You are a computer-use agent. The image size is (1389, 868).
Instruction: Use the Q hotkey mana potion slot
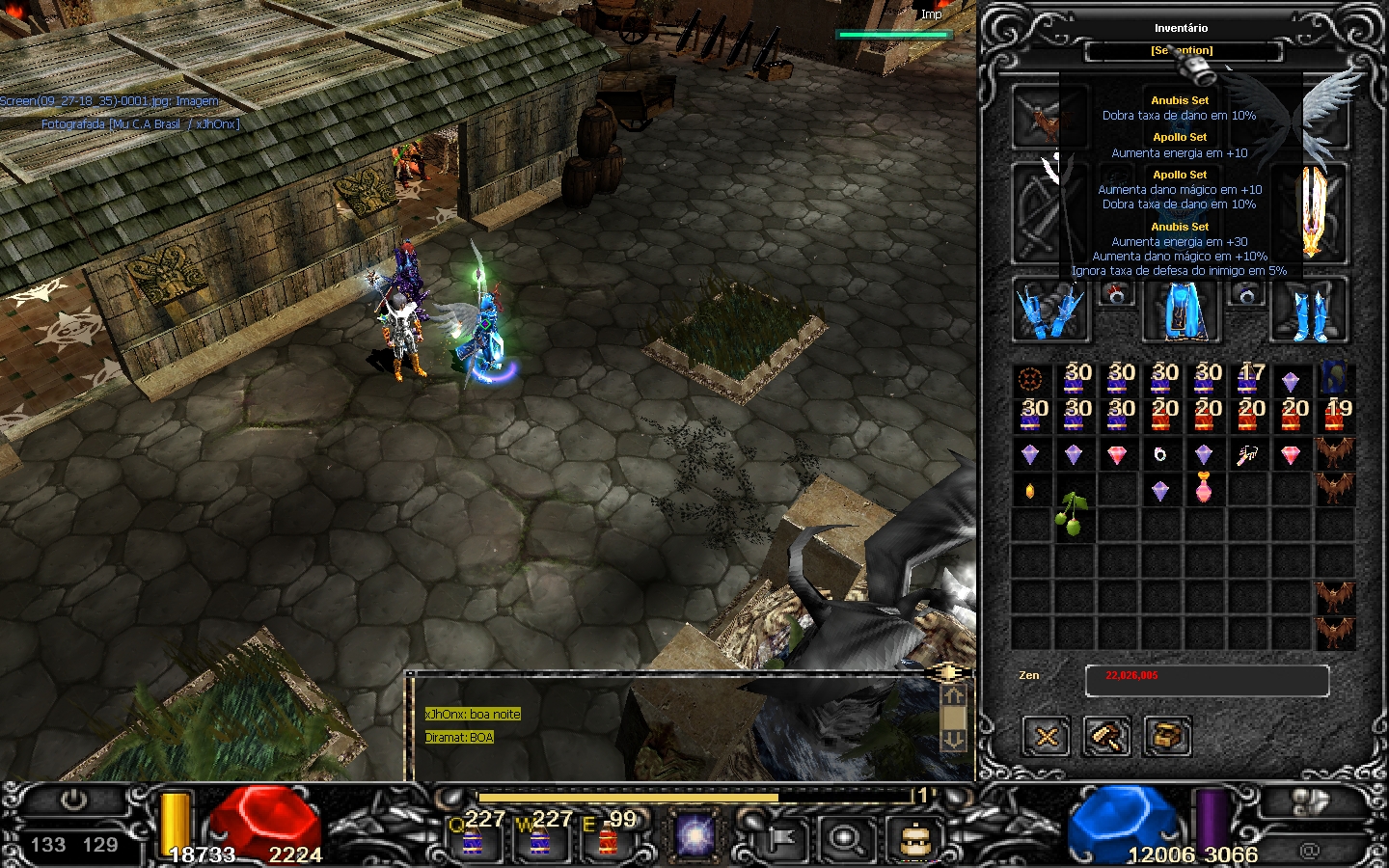click(473, 835)
